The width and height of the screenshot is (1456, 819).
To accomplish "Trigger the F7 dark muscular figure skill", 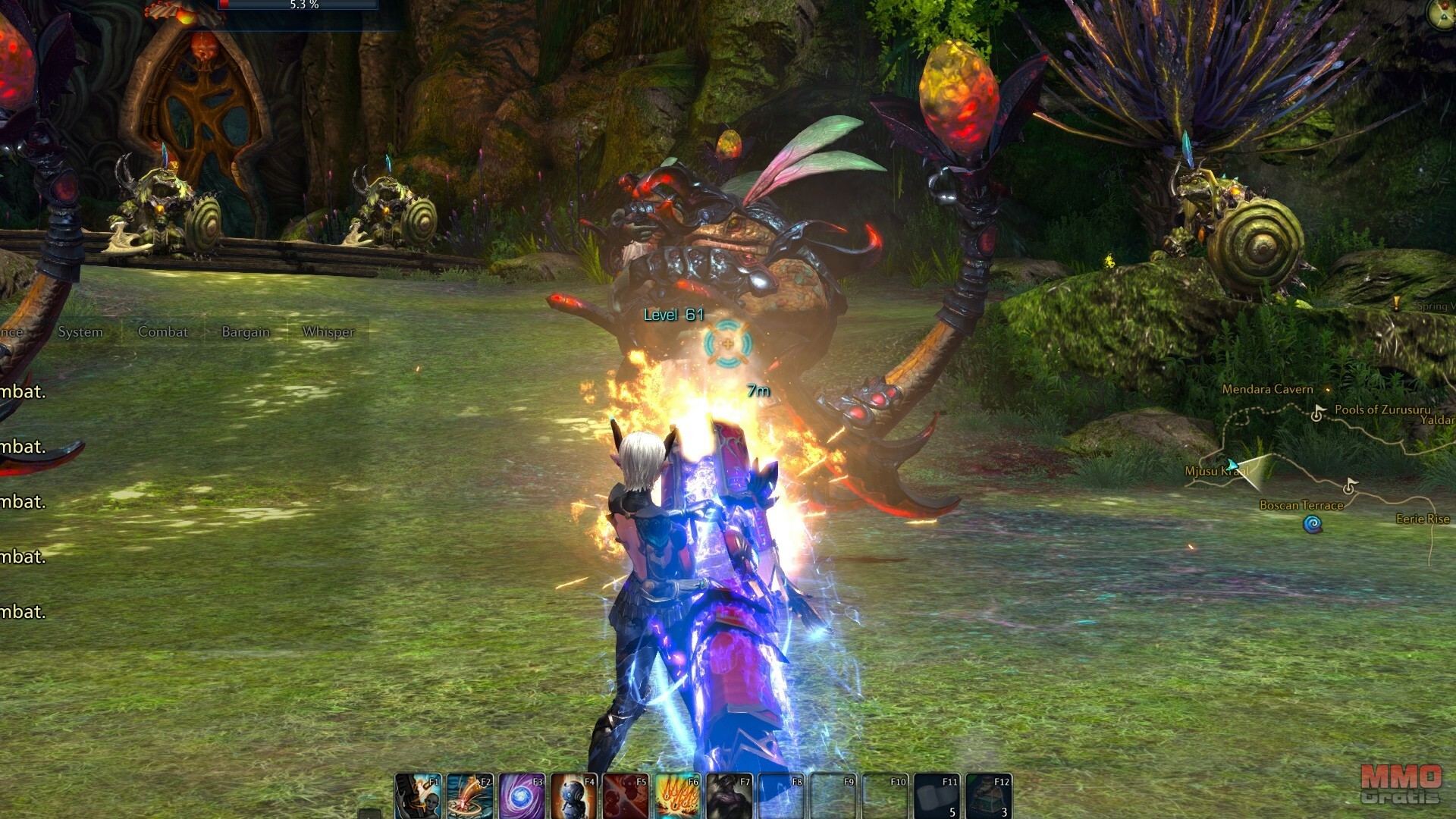I will 730,796.
